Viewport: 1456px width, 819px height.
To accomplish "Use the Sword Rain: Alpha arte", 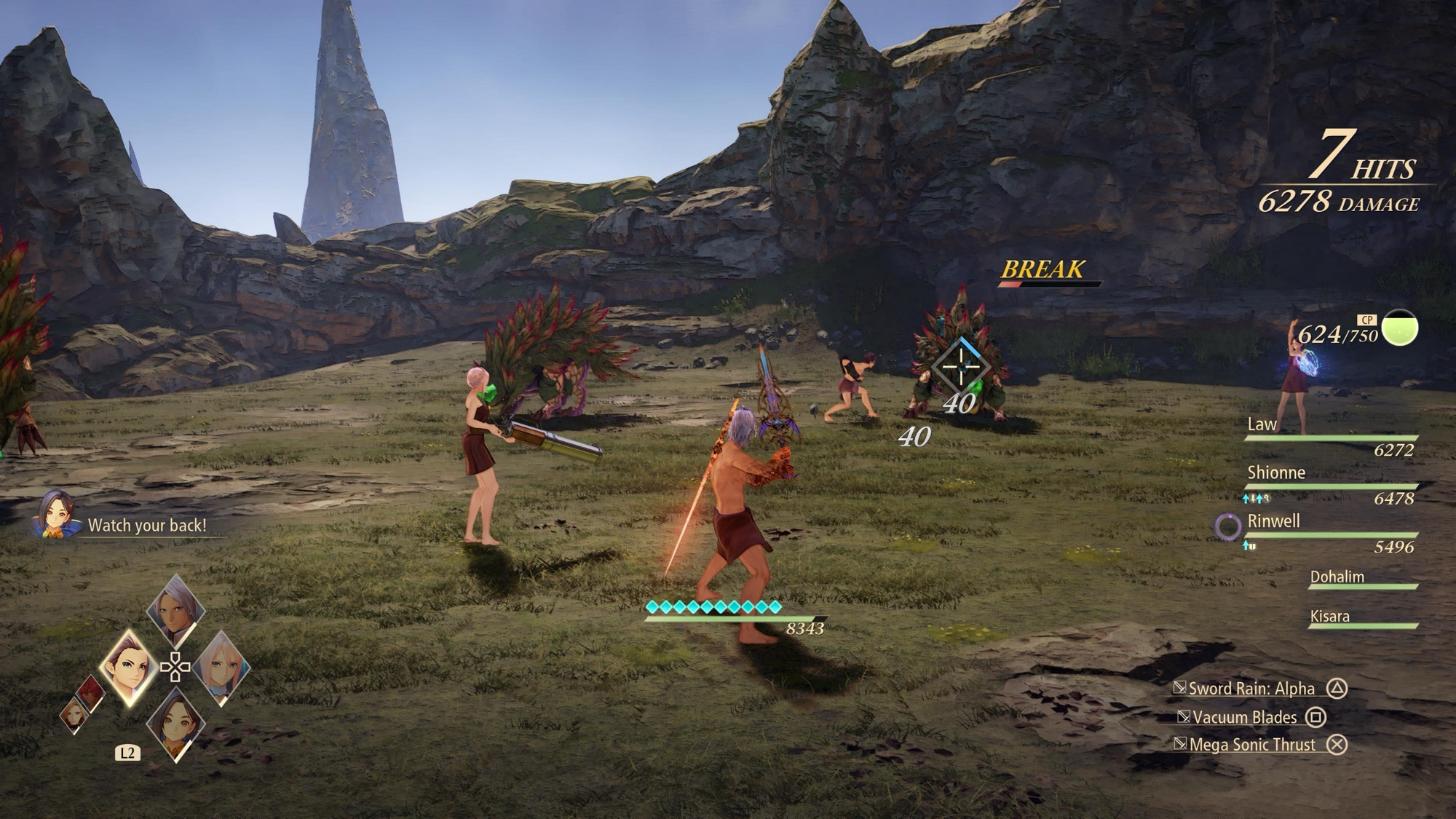I will tap(1252, 689).
